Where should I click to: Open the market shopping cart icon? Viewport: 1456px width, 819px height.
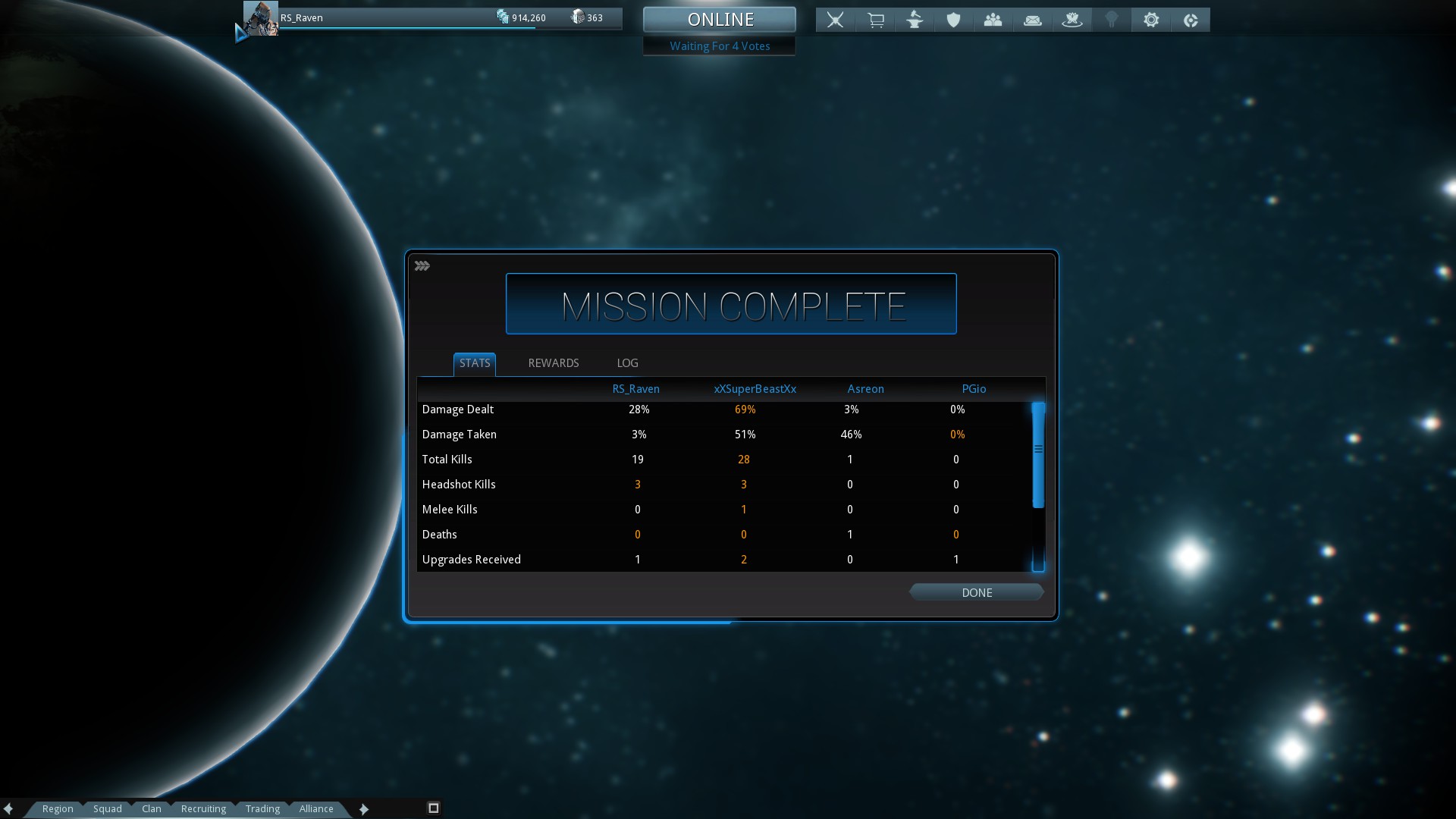tap(875, 20)
